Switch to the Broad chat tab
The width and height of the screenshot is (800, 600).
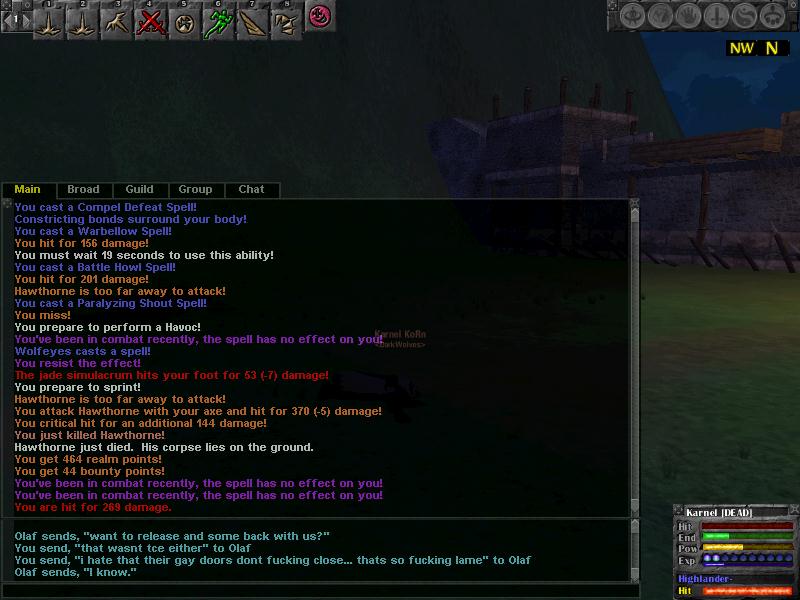tap(83, 189)
